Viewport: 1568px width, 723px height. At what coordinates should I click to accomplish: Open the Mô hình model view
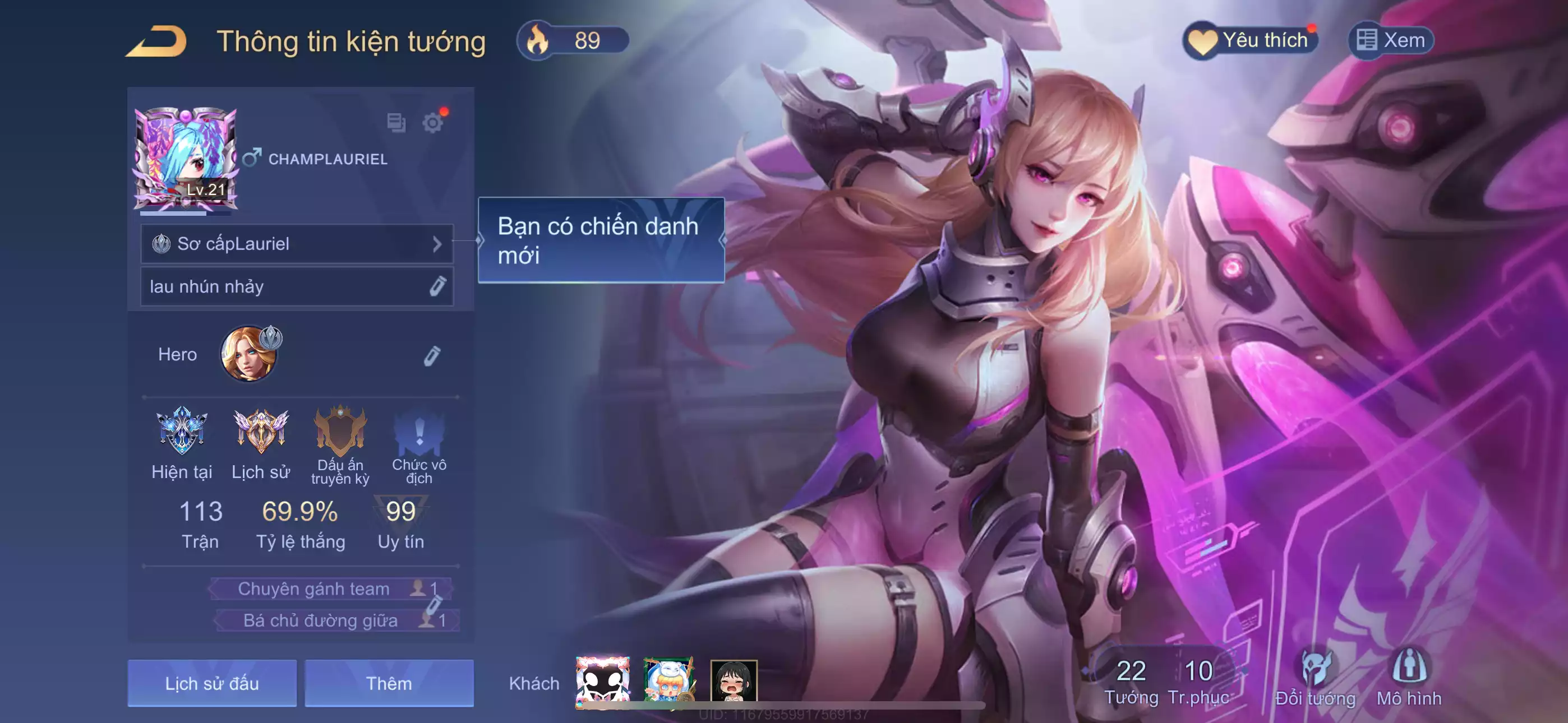click(x=1409, y=678)
